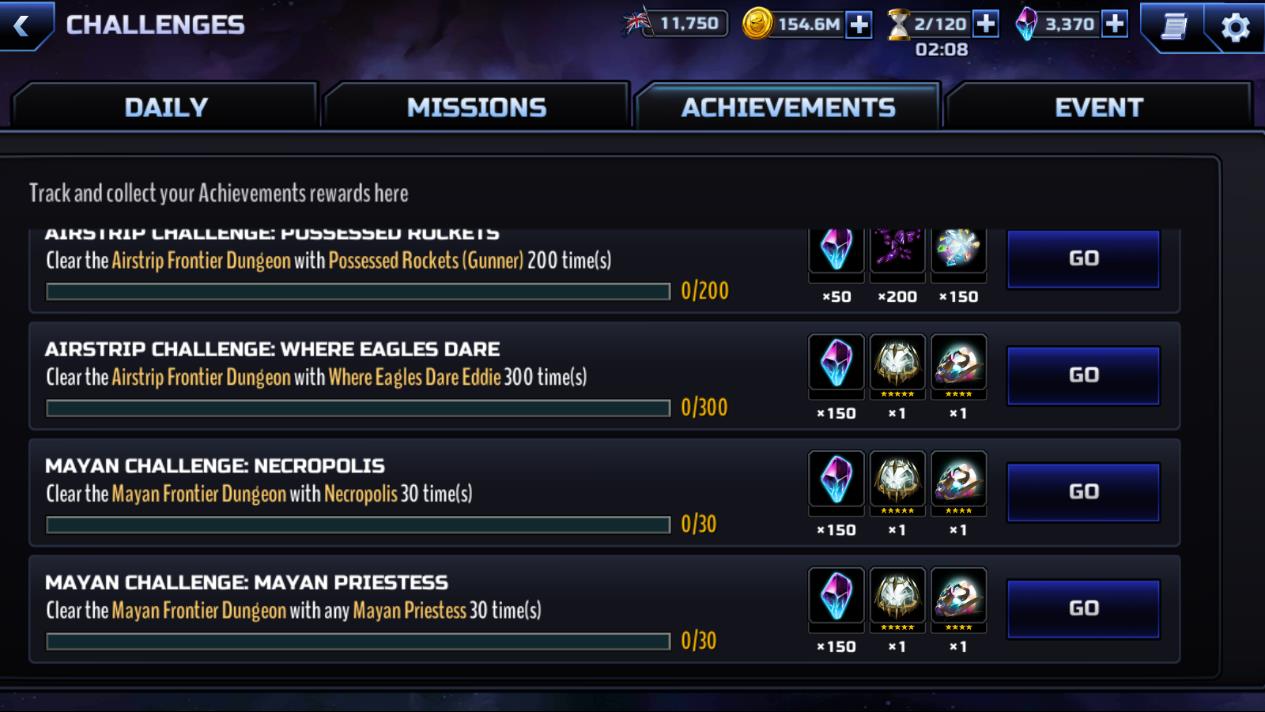Viewport: 1265px width, 712px height.
Task: Buy more ironite with the plus button
Action: (1114, 24)
